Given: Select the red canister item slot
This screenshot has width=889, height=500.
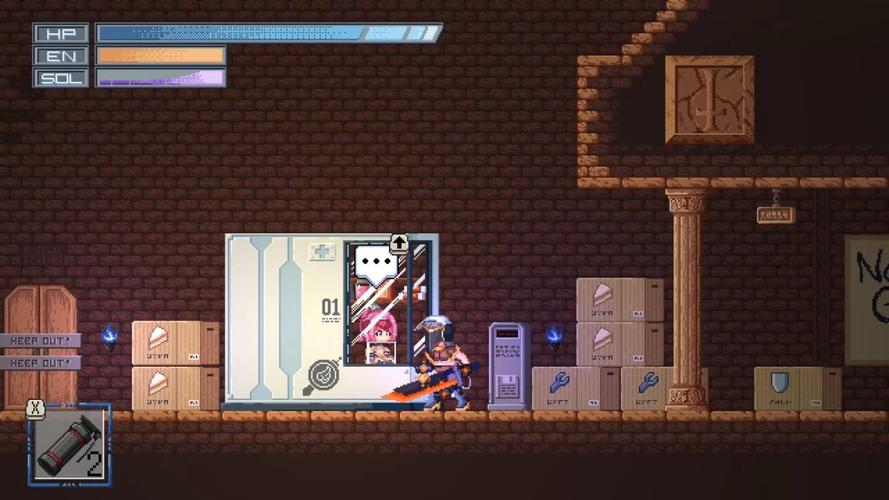Looking at the screenshot, I should coord(69,445).
